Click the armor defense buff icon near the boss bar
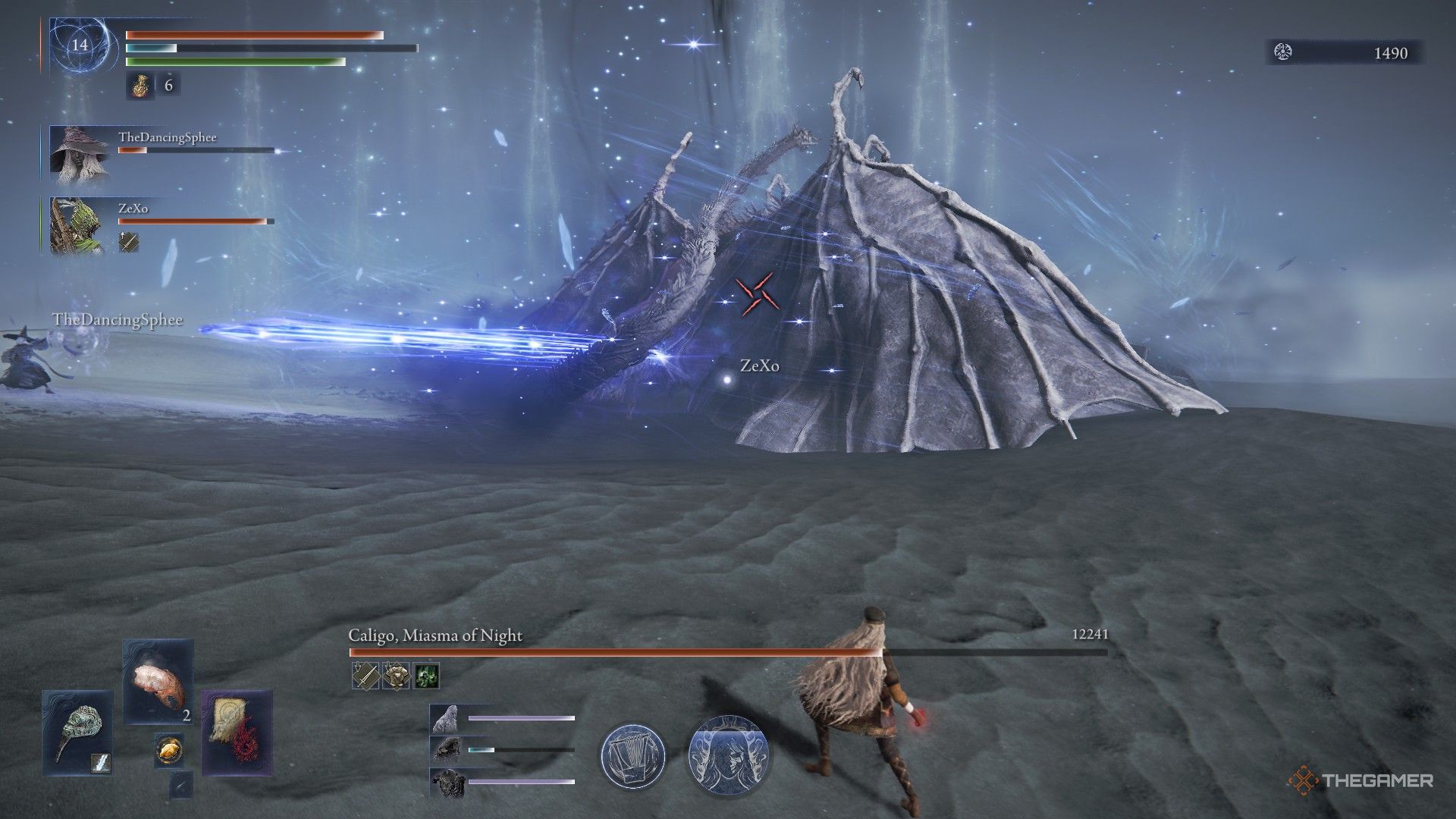1456x819 pixels. (395, 675)
